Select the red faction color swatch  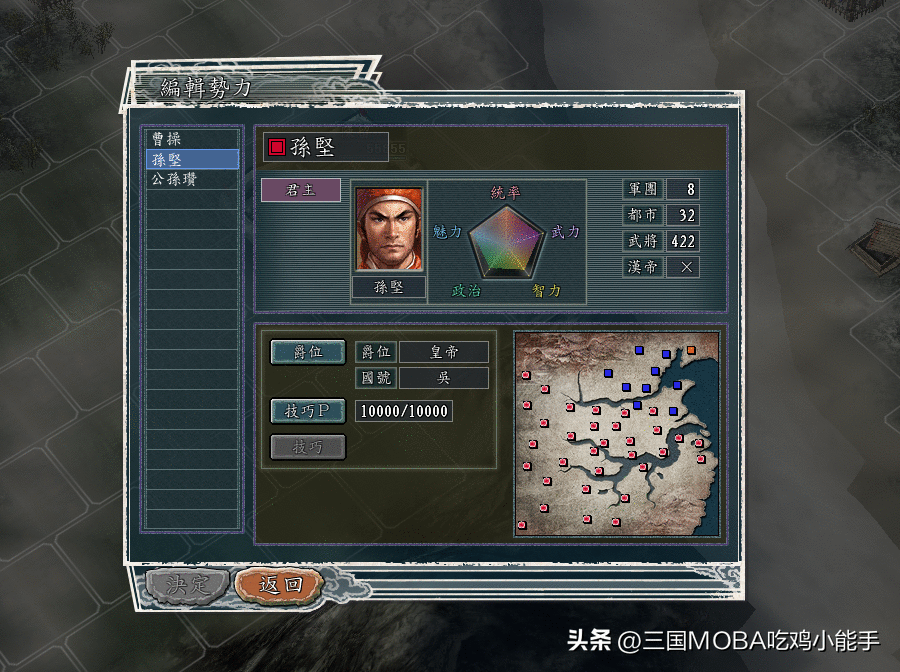(277, 148)
